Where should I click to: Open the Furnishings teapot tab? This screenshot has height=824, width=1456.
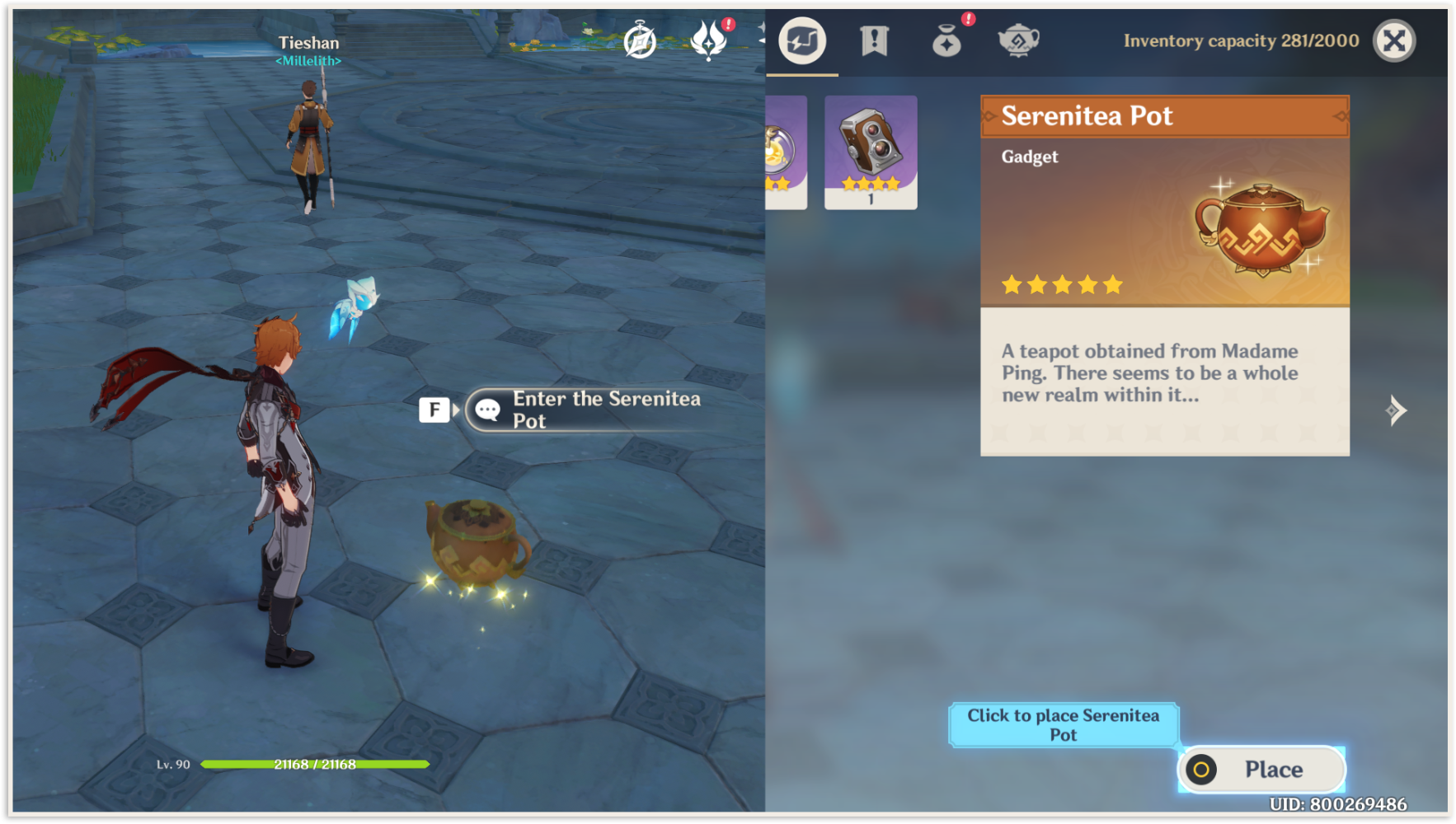(x=1019, y=41)
